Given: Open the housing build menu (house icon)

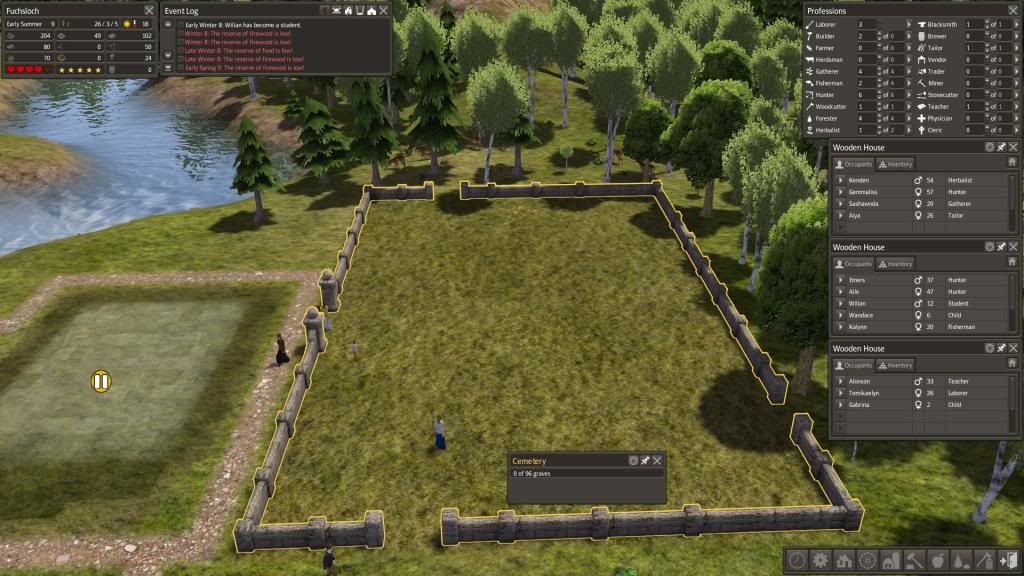Looking at the screenshot, I should [x=843, y=560].
